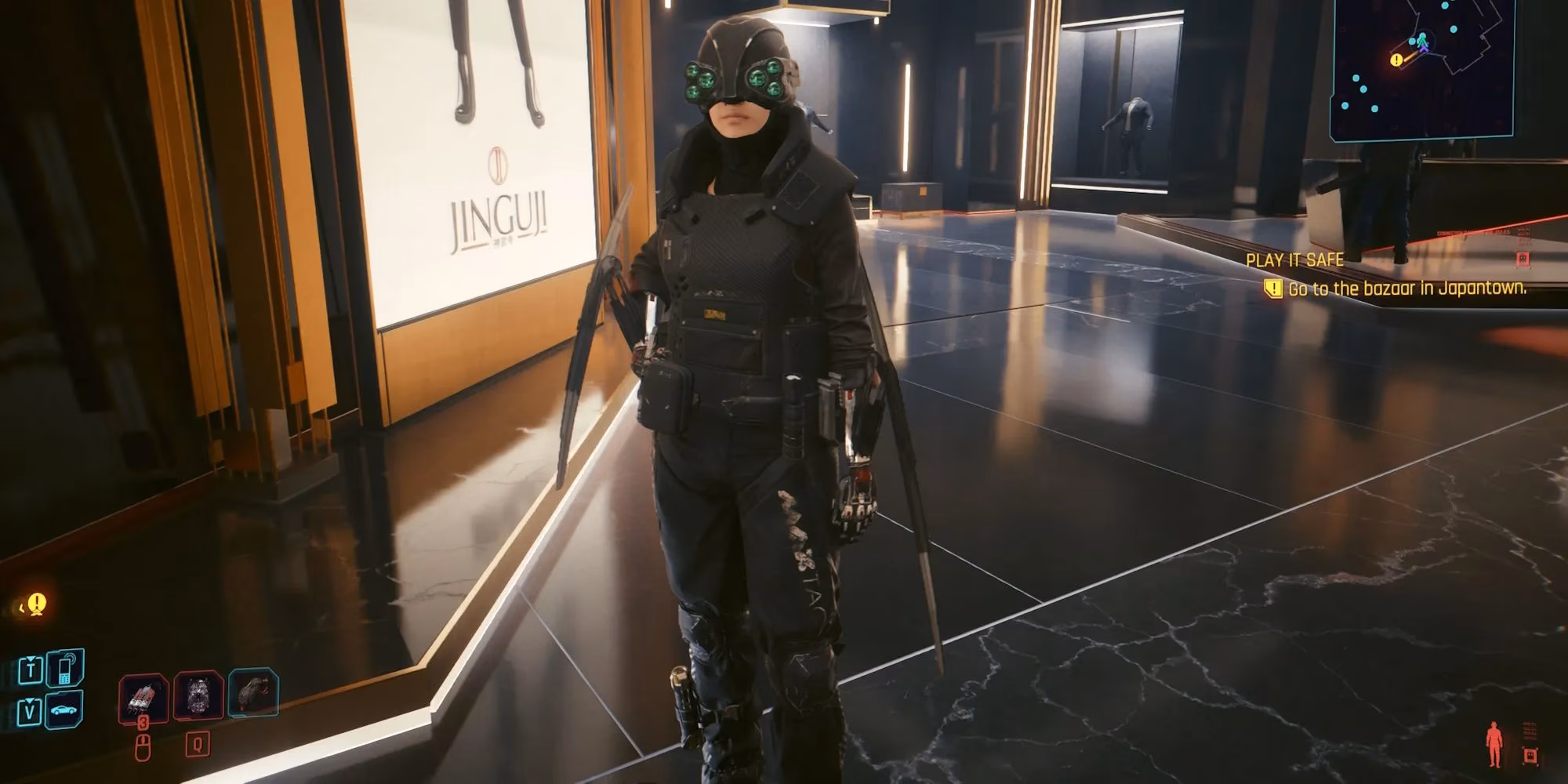Click the mouse-button prompt icon under the grenade slot
This screenshot has width=1568, height=784.
point(143,748)
